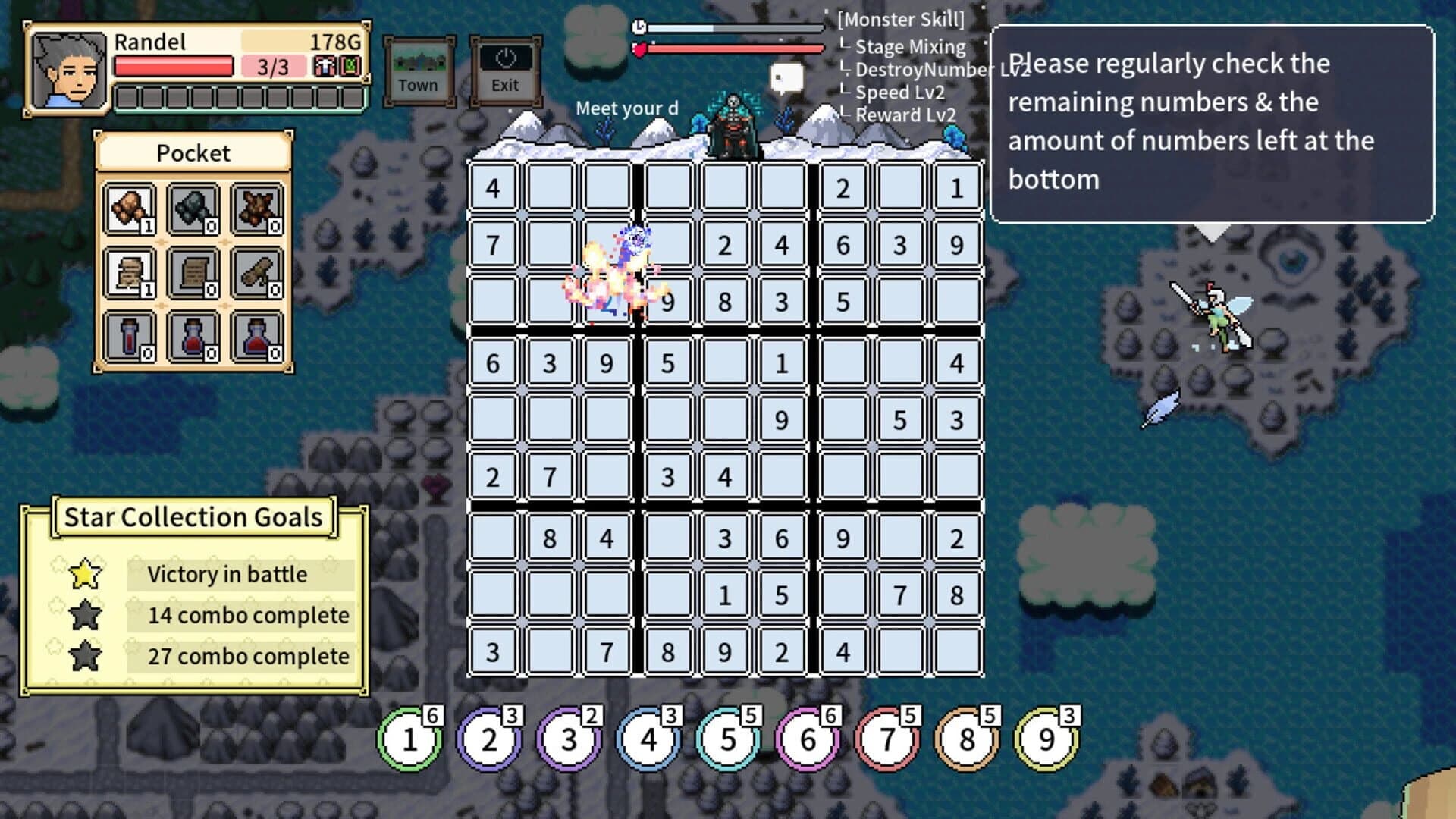Open the torn scroll item in the Pocket

click(x=129, y=271)
